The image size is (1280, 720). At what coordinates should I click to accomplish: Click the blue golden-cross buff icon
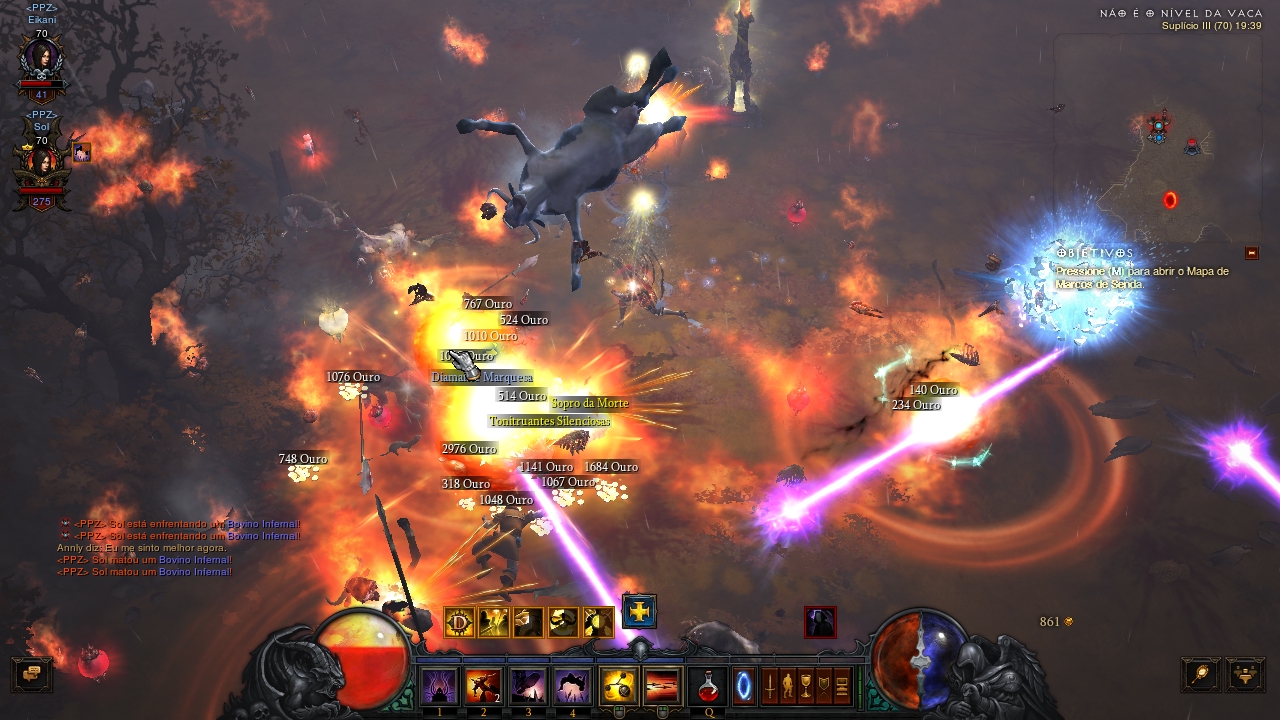coord(639,610)
